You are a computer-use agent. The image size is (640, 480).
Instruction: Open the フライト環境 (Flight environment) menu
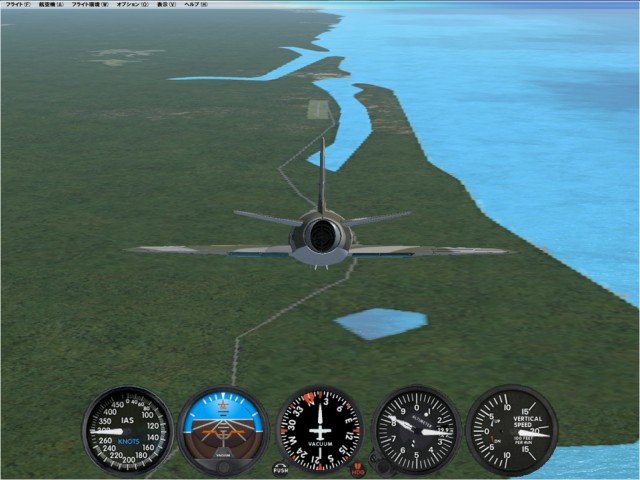[90, 4]
